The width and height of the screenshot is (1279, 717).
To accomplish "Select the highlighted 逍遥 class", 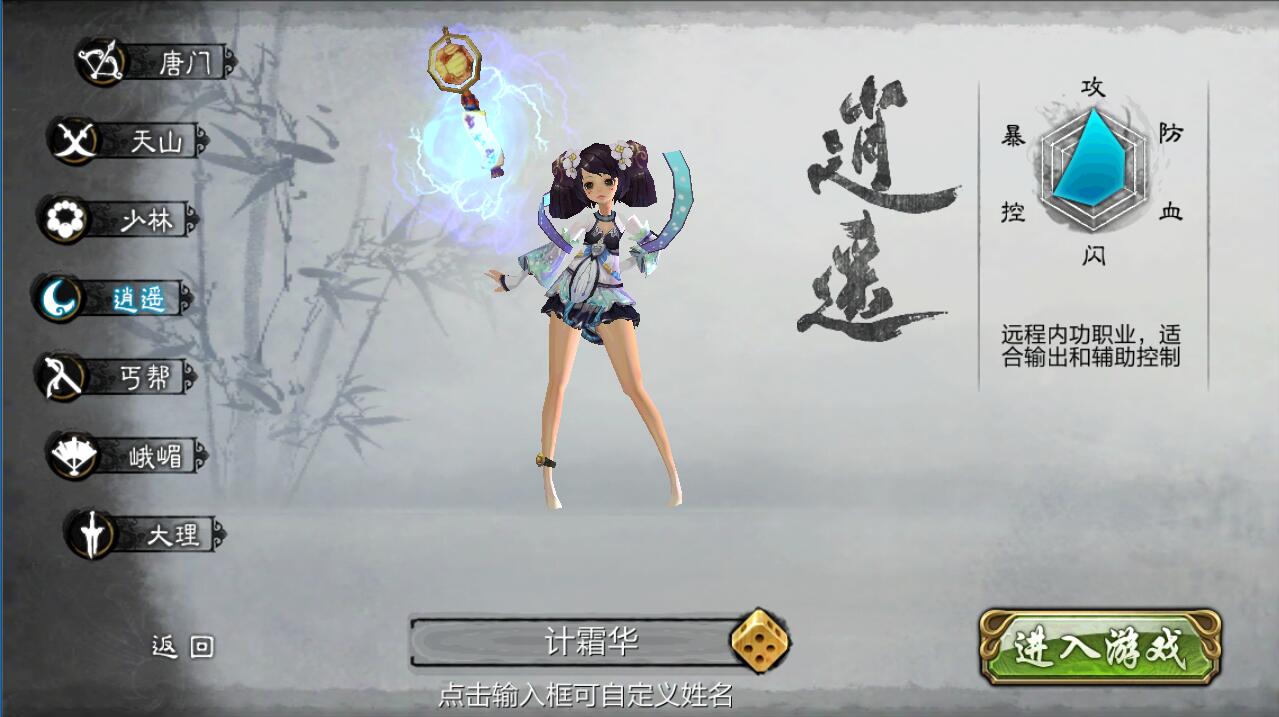I will tap(113, 298).
